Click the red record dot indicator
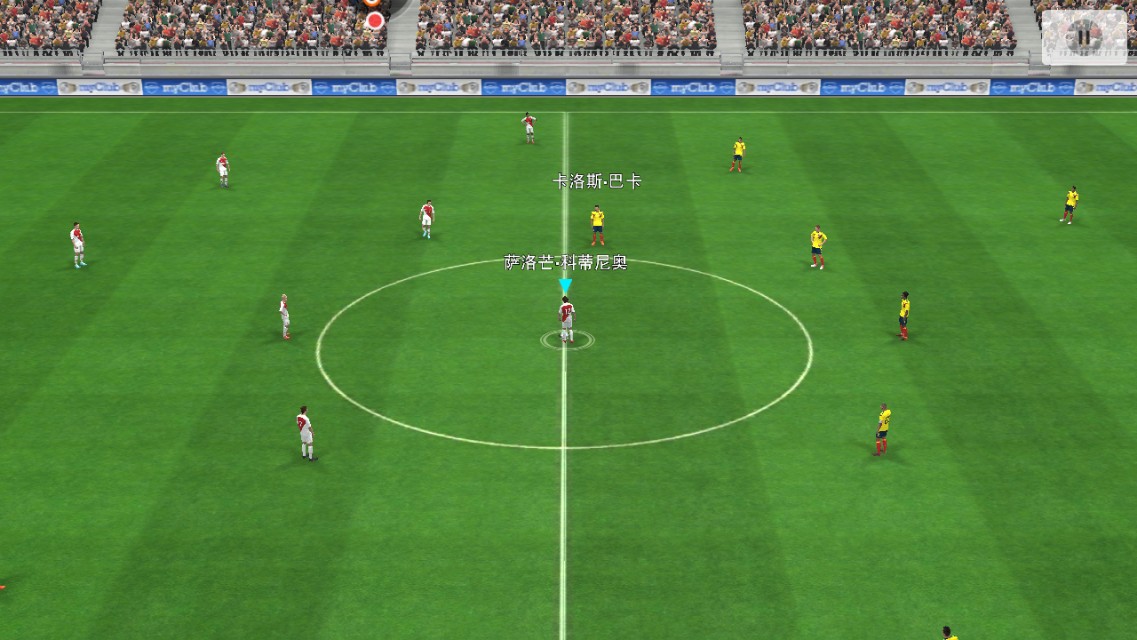 tap(375, 20)
